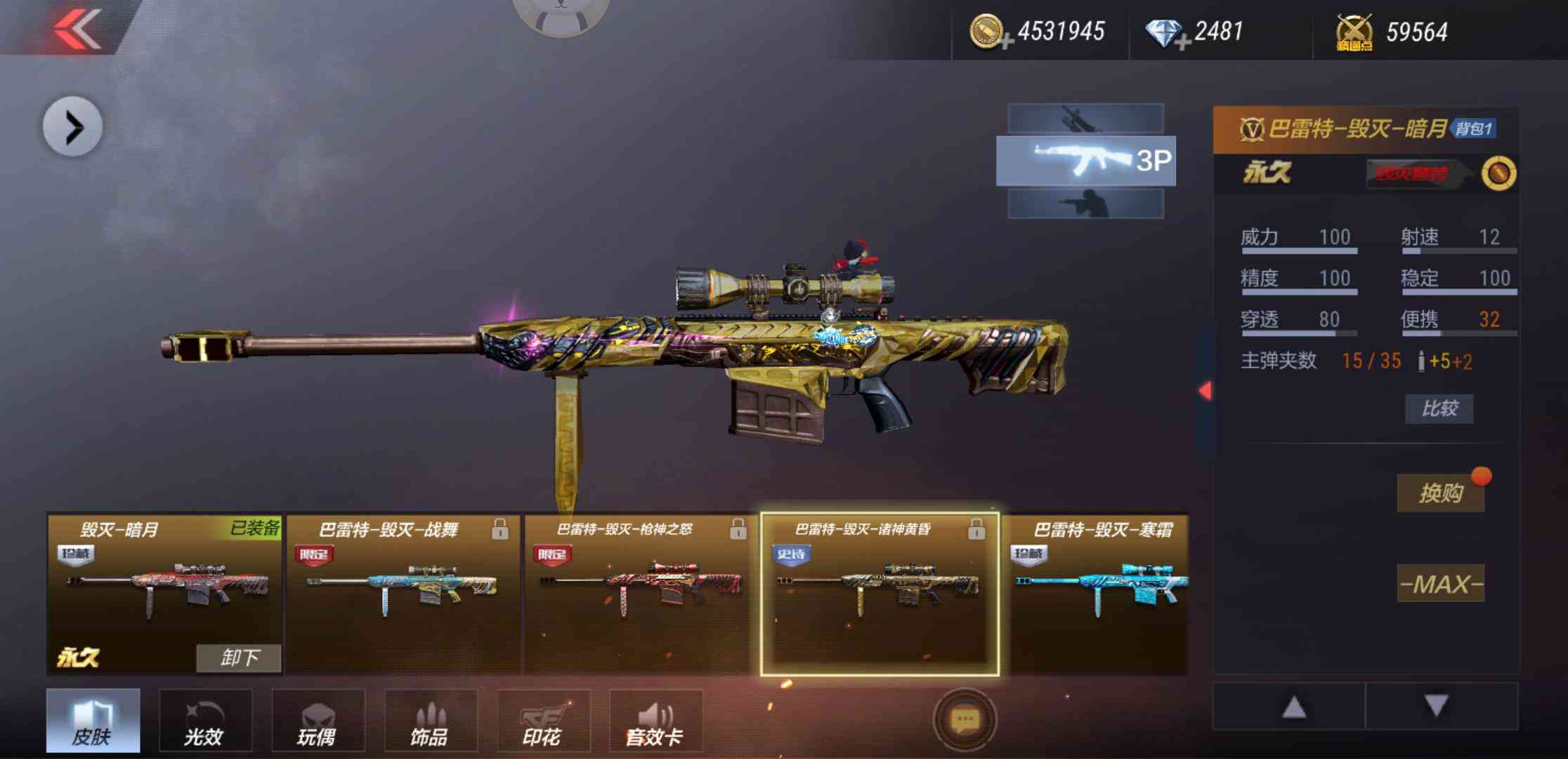Pick the 巴雷特-毁灭-寒霜 skin card

pyautogui.click(x=1100, y=594)
